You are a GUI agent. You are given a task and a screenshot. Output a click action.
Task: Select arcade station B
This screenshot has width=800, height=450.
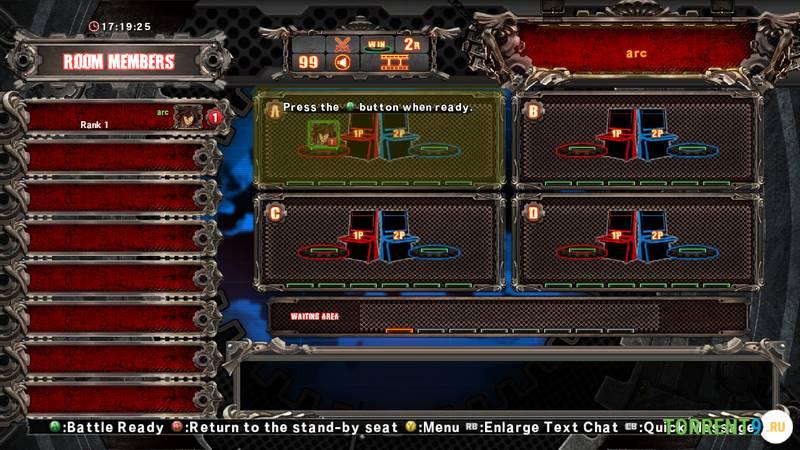(634, 140)
